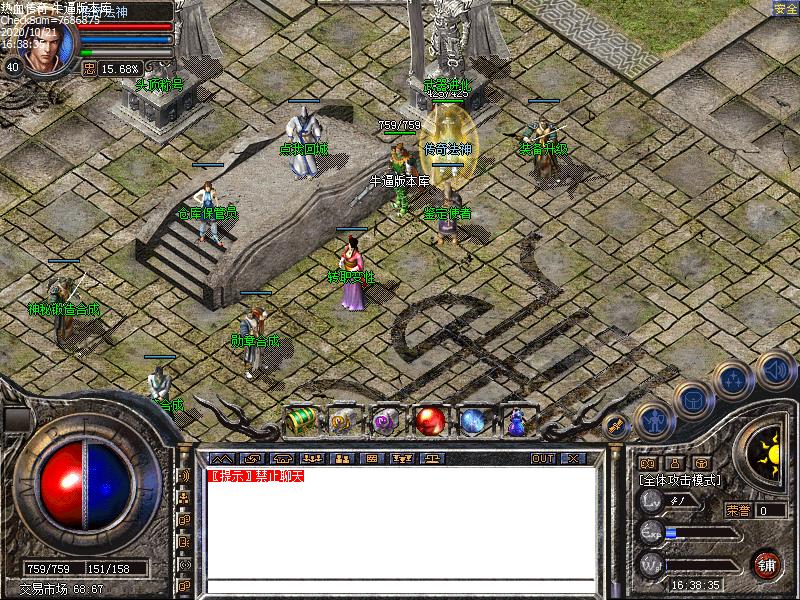This screenshot has height=600, width=800.
Task: Click the 安全 safe zone badge
Action: (785, 9)
